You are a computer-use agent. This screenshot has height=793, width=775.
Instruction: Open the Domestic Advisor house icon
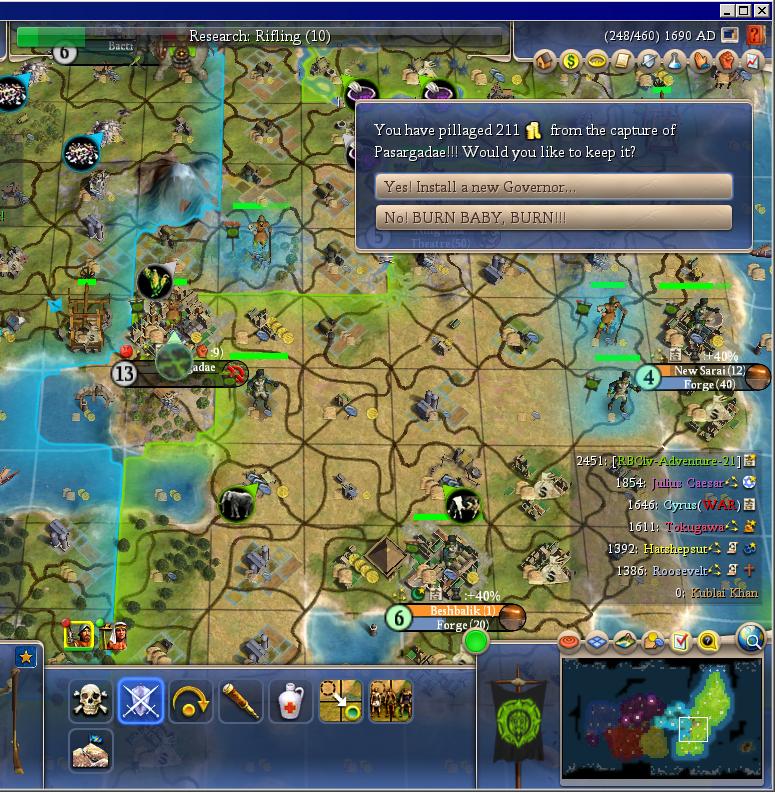(545, 62)
